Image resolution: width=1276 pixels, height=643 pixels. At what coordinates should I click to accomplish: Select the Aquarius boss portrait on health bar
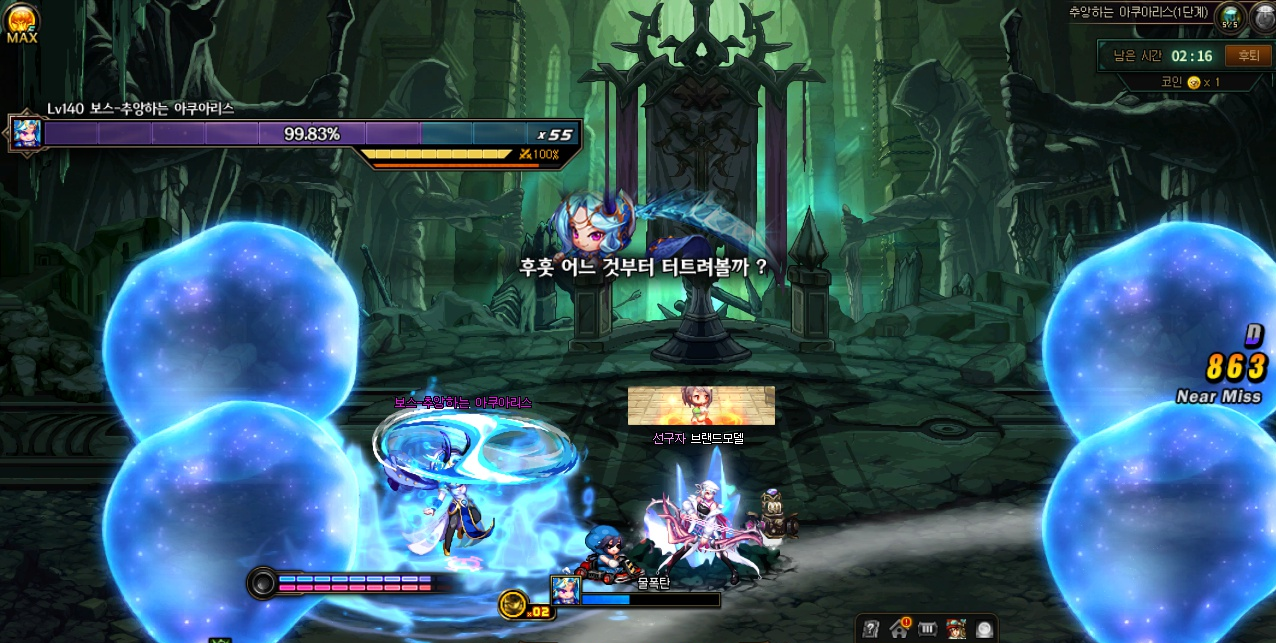point(26,133)
